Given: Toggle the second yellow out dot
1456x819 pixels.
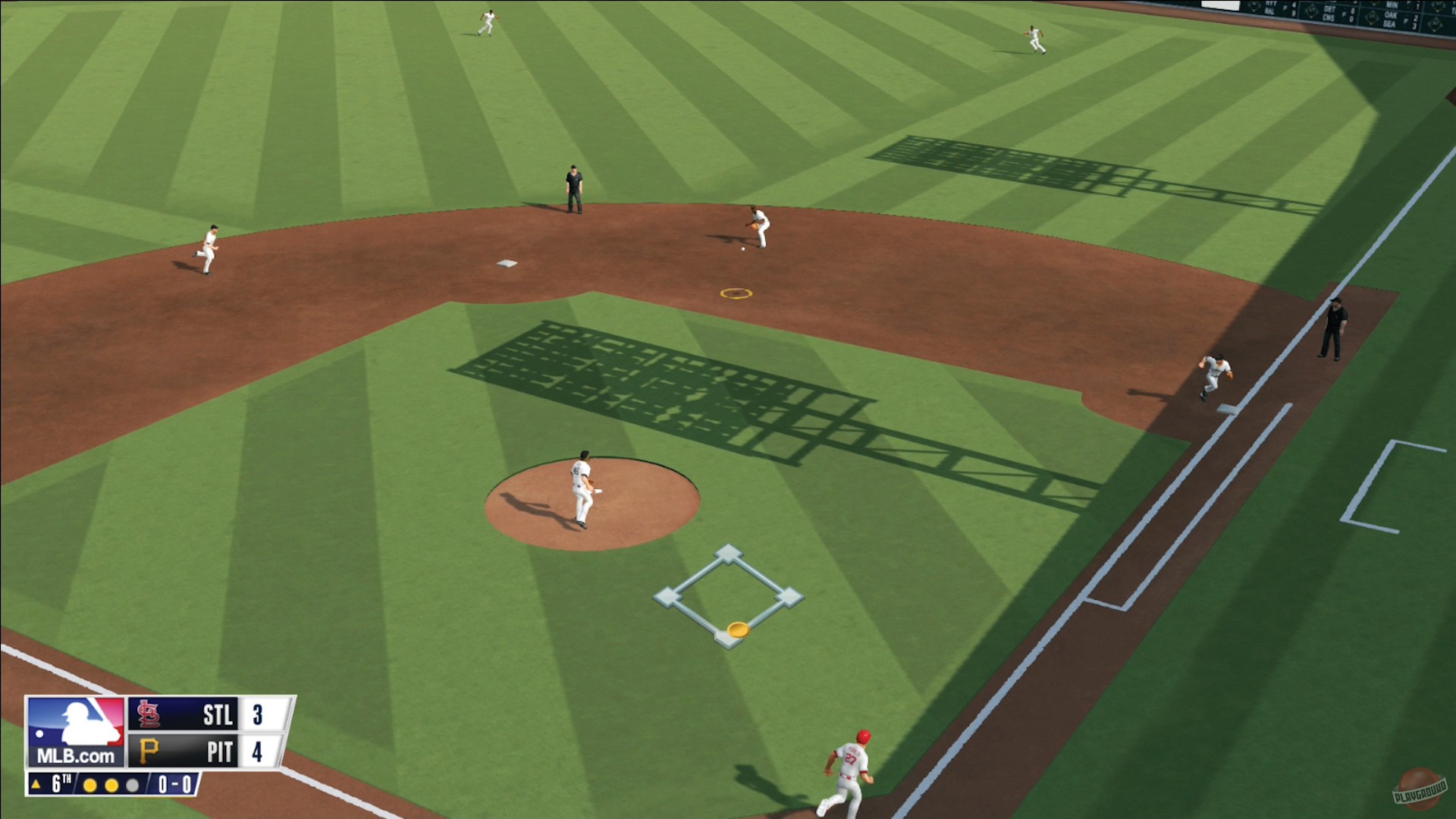Looking at the screenshot, I should point(111,785).
